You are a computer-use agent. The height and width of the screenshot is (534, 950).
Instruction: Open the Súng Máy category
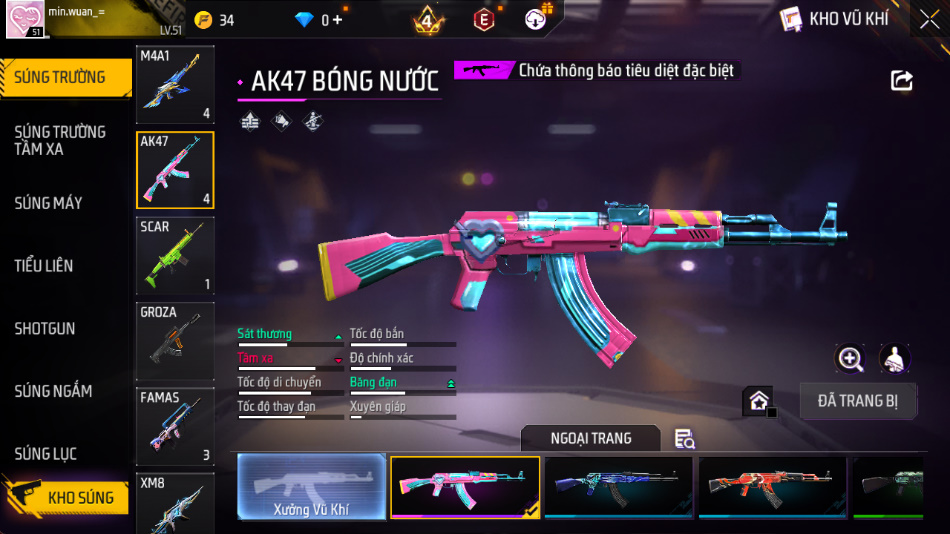tap(48, 203)
